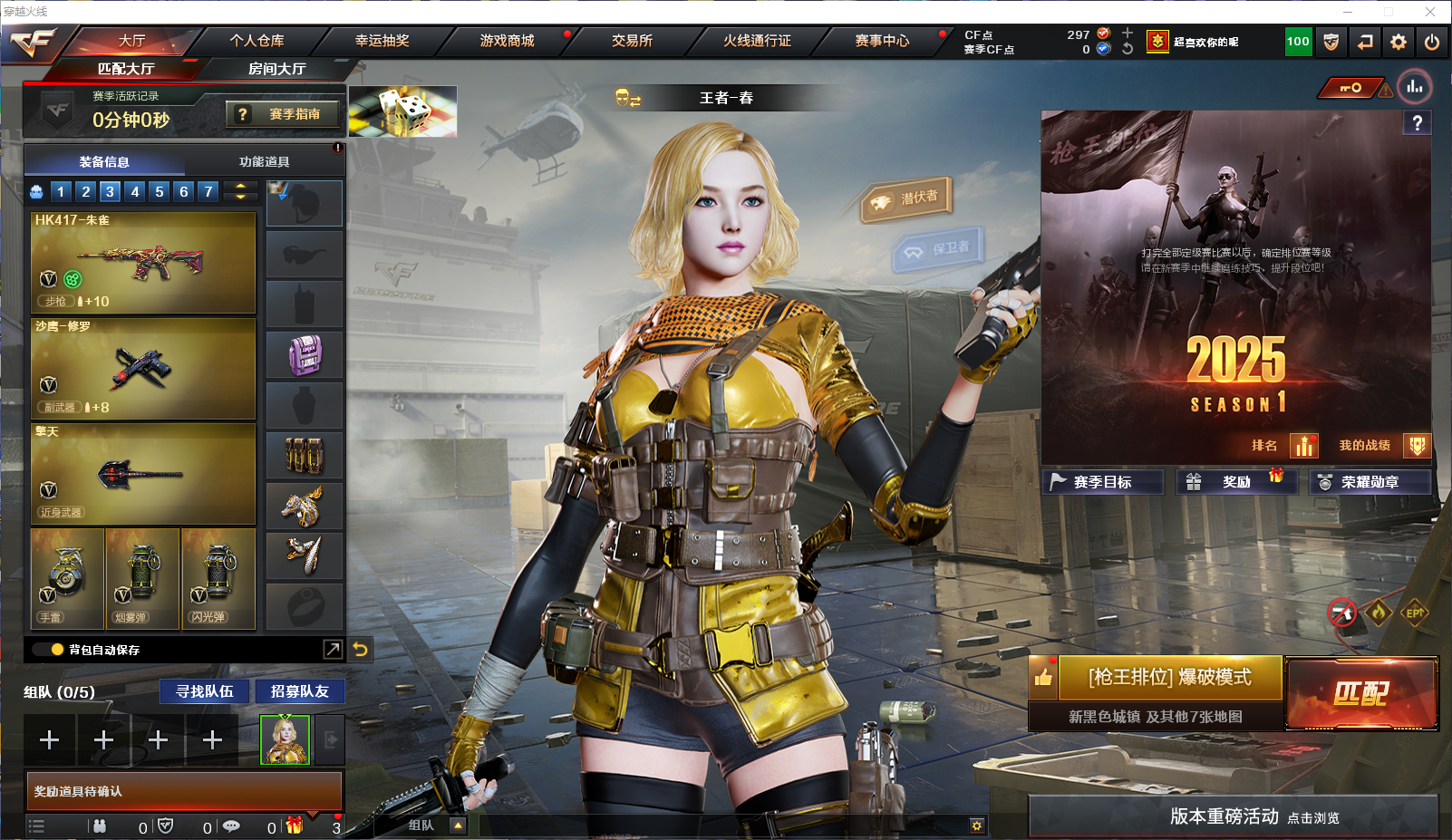The image size is (1452, 840).
Task: Expand the 组队 panel with the up arrow
Action: [457, 826]
